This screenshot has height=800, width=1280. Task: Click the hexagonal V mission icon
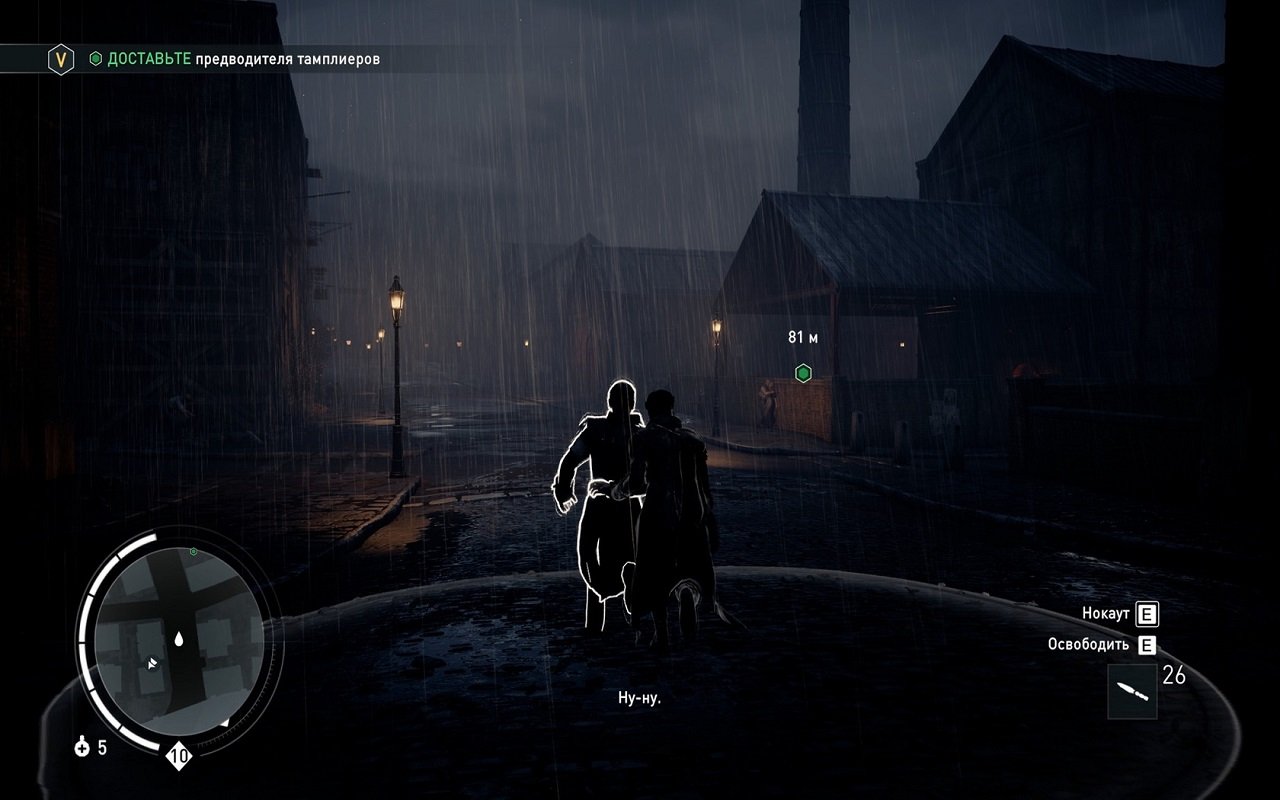pyautogui.click(x=62, y=60)
